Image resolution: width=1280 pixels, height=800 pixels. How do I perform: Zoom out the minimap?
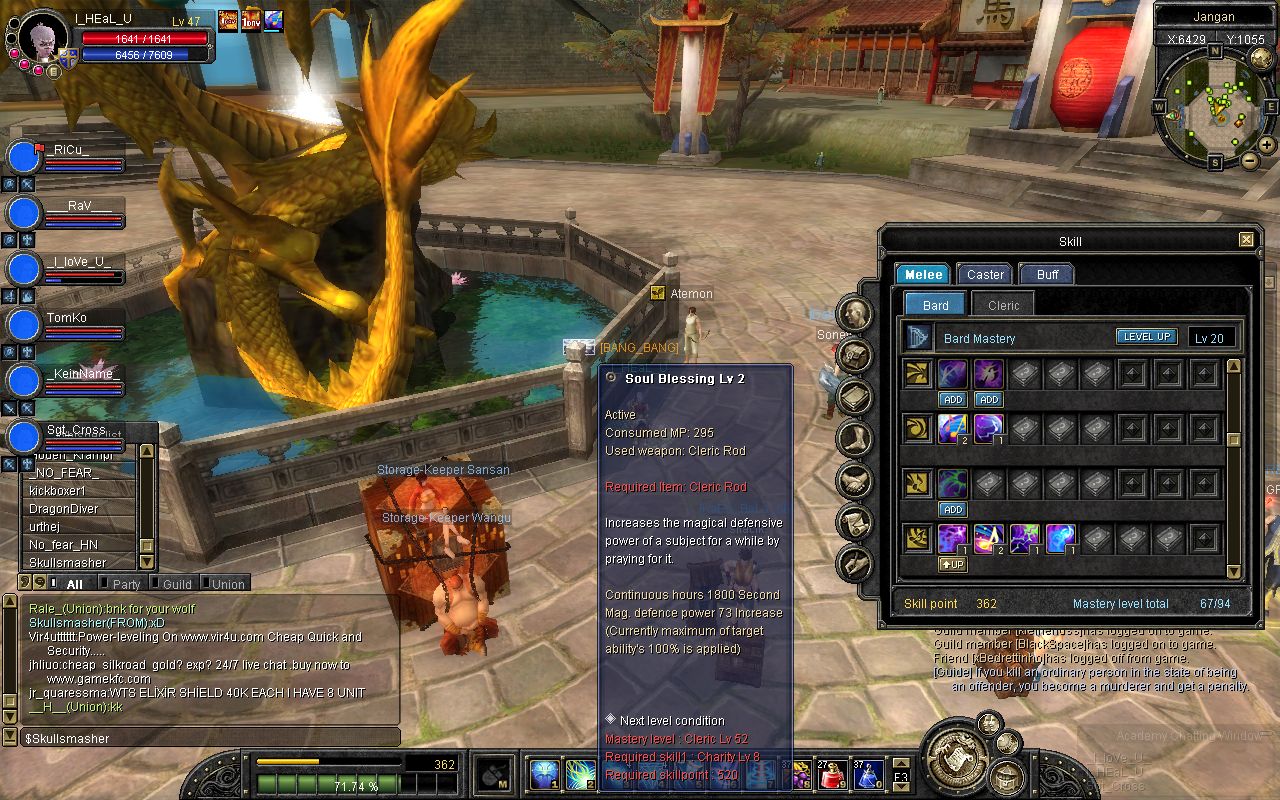tap(1250, 160)
